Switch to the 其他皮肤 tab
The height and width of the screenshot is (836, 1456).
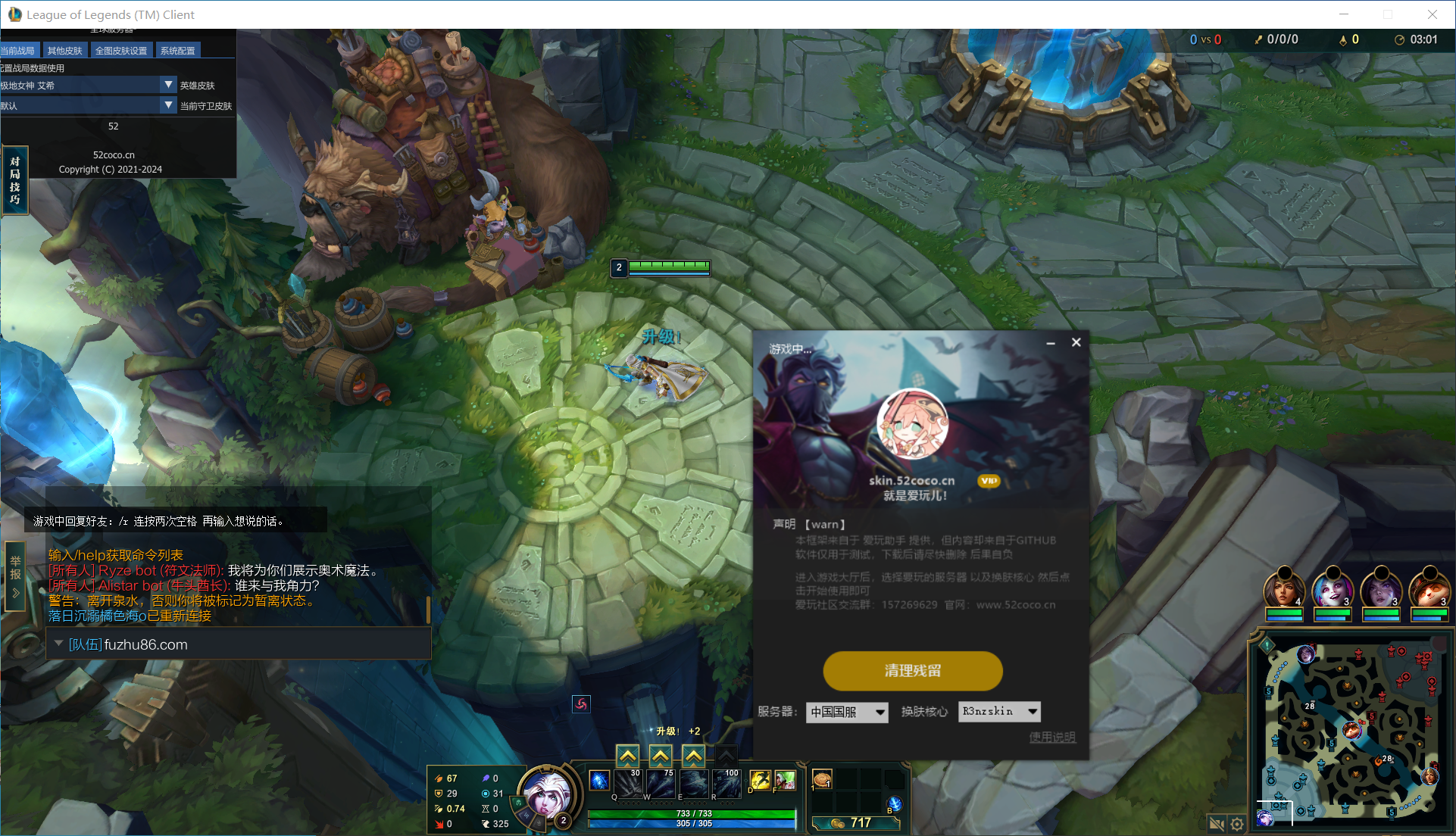coord(64,51)
